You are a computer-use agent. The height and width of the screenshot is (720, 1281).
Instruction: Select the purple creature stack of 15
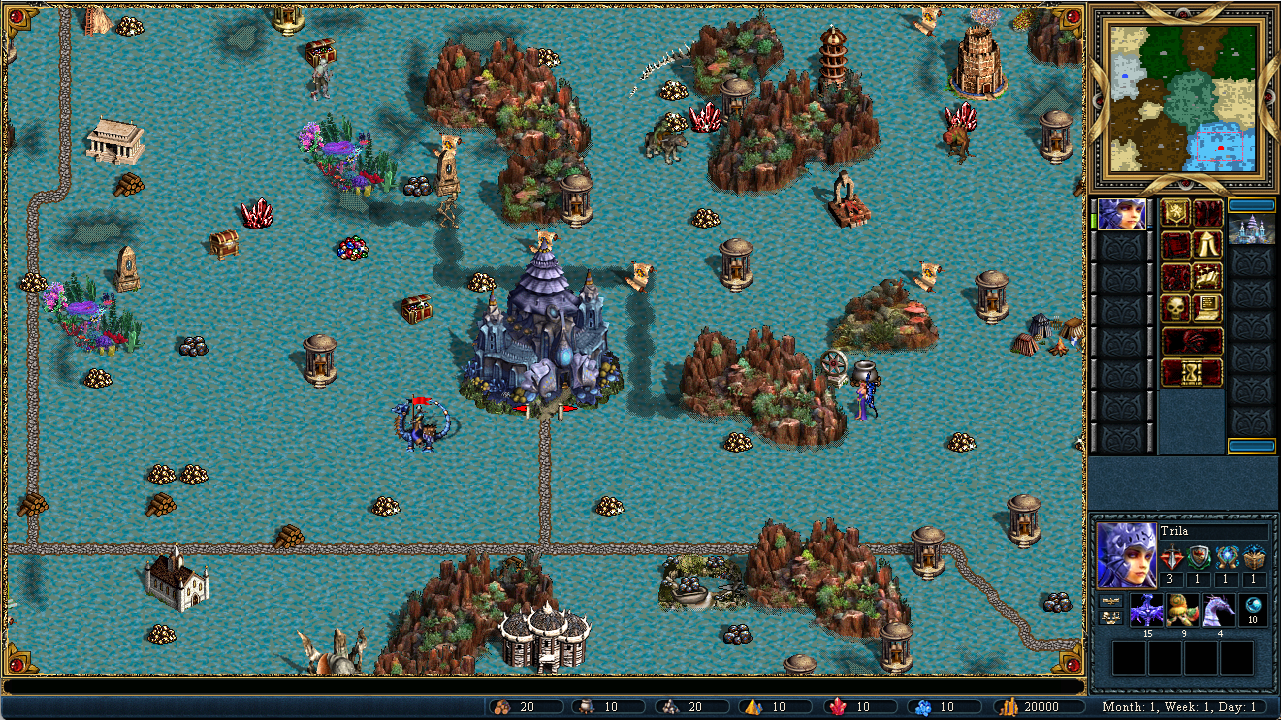(1148, 610)
